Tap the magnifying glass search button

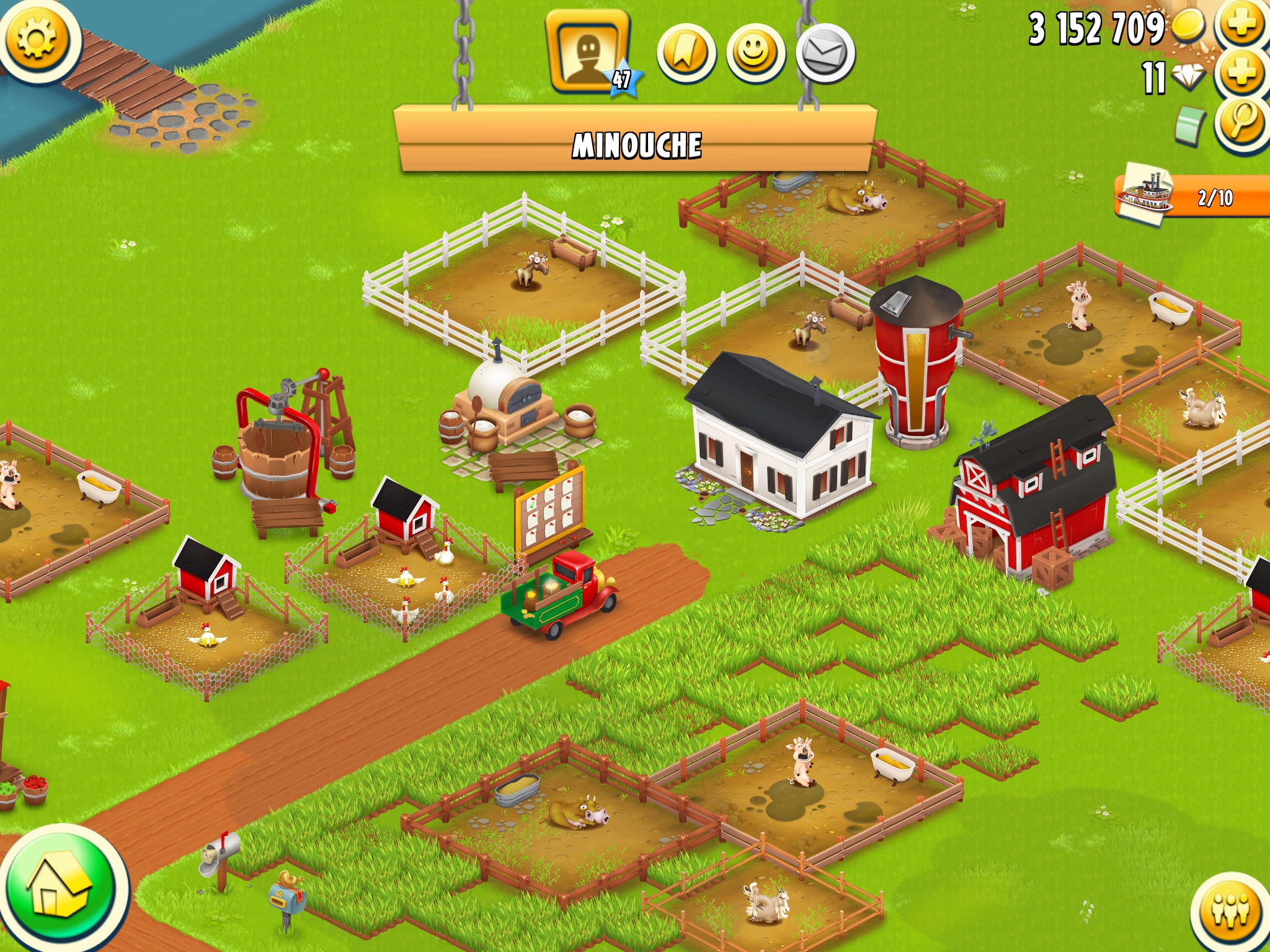1241,123
